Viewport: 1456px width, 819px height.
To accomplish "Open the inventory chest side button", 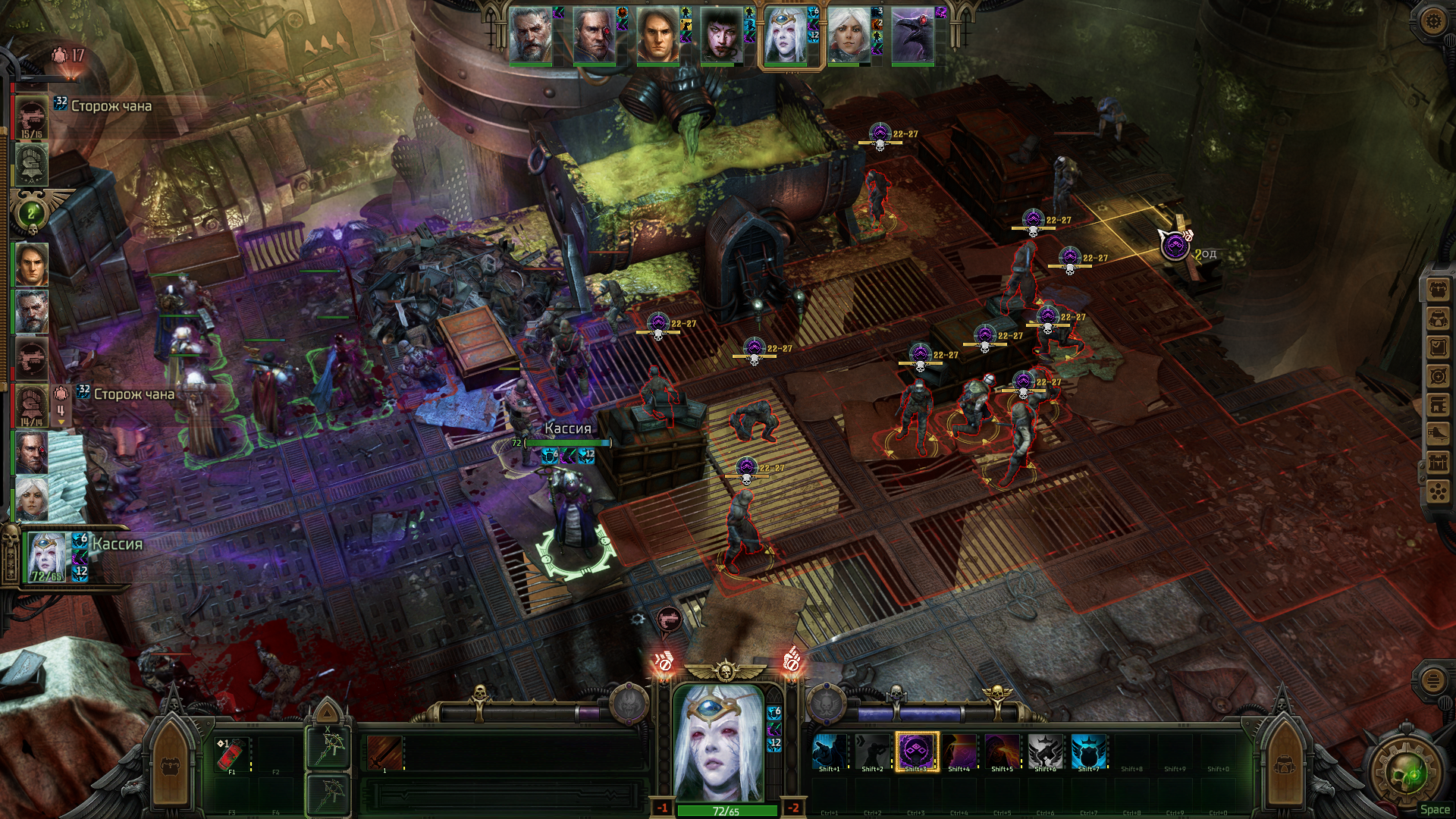I will tap(1438, 289).
